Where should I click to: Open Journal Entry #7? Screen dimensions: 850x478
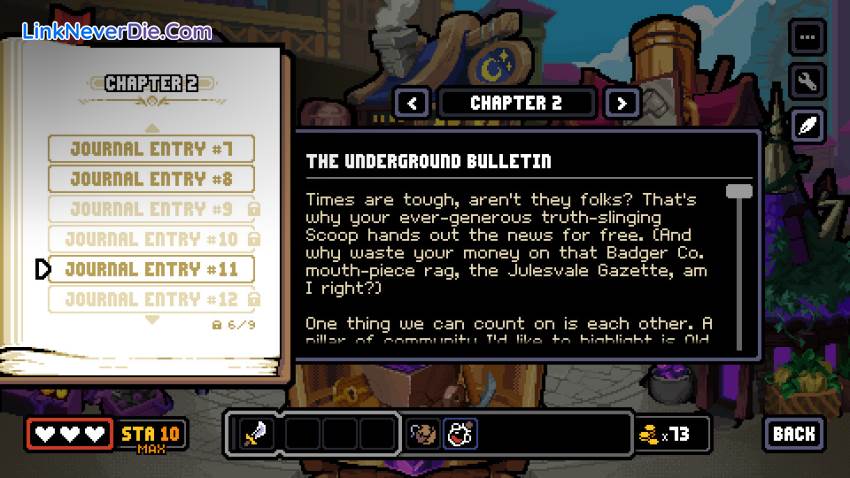[151, 149]
